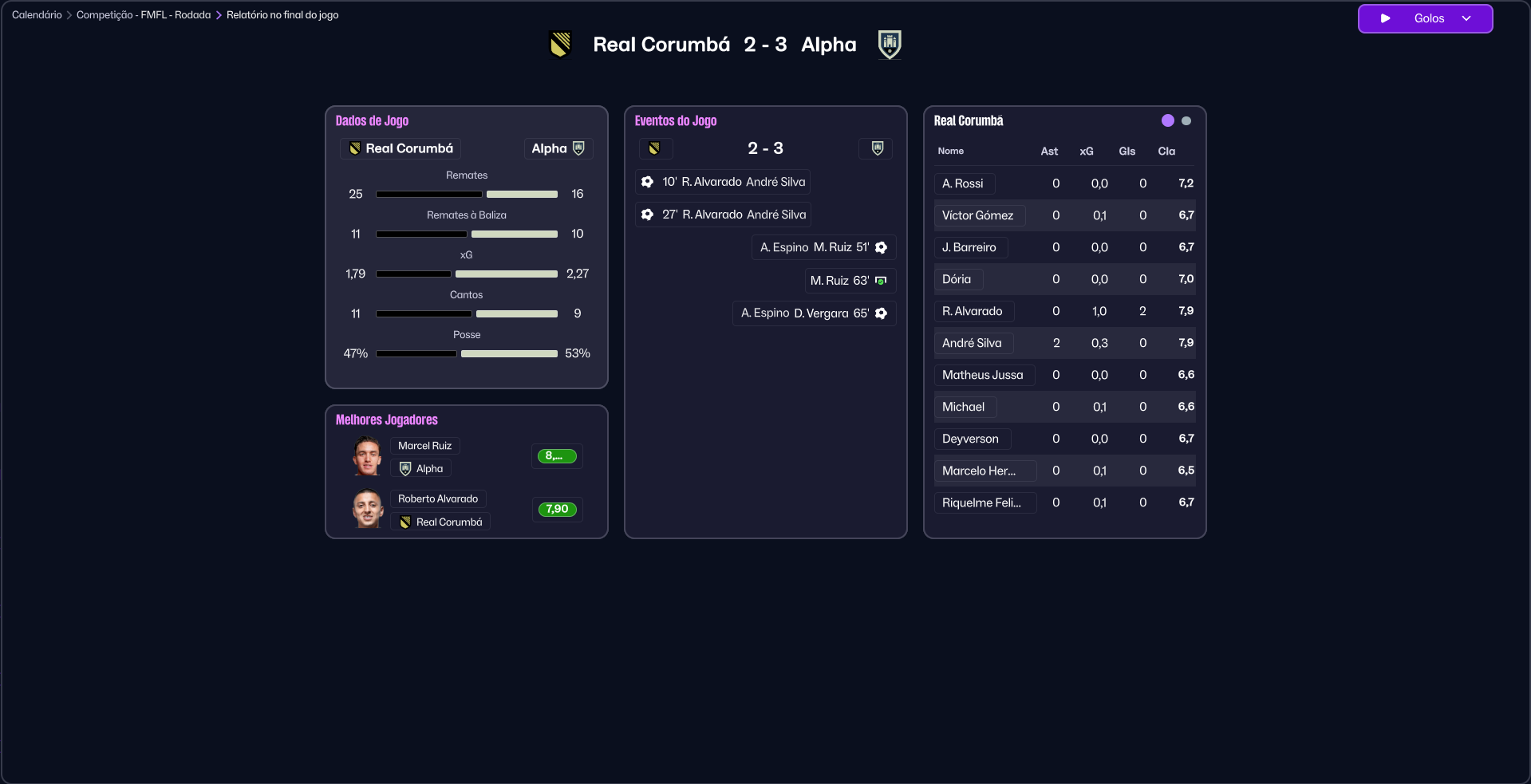The height and width of the screenshot is (784, 1531).
Task: Select the Real Corumbá team in Dados de Jogo
Action: point(401,148)
